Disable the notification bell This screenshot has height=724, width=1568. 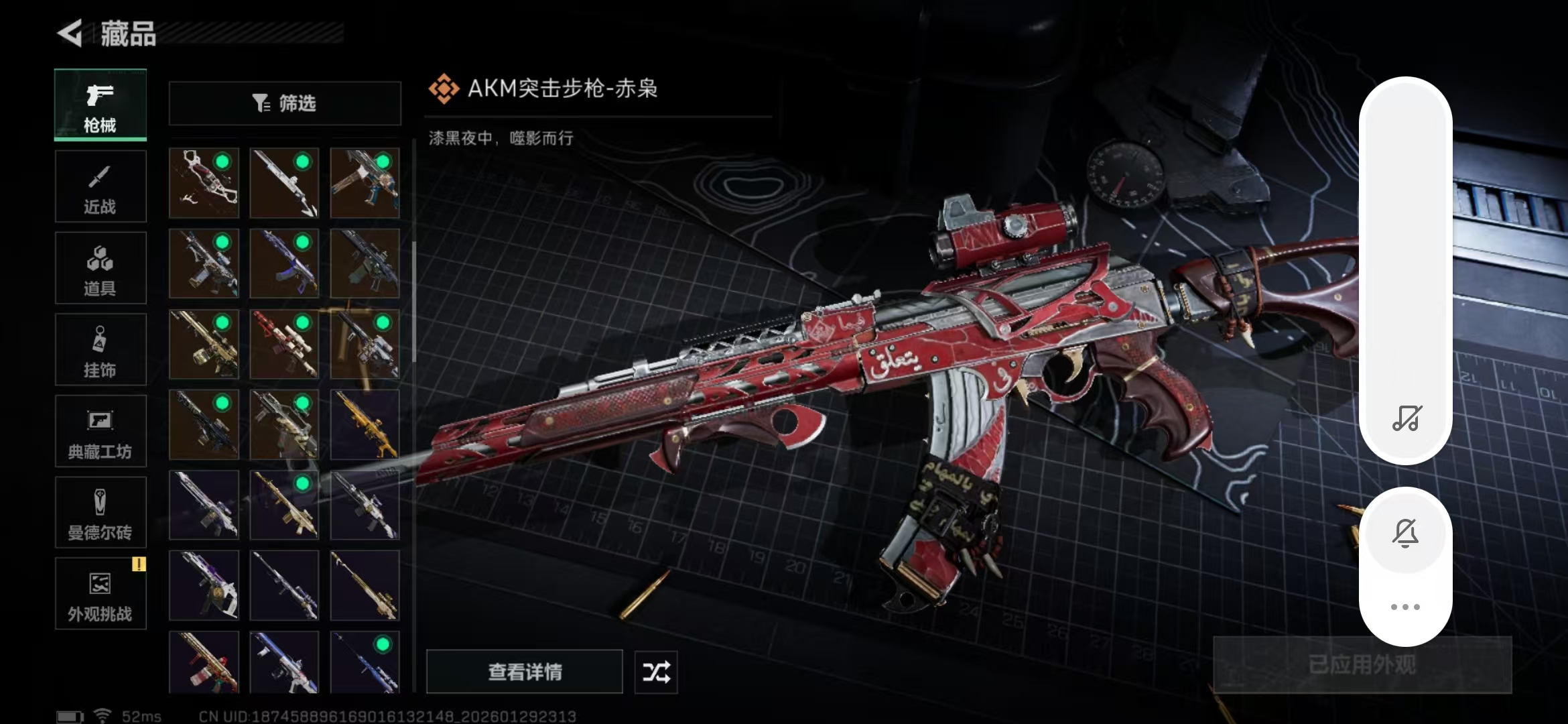[1406, 532]
